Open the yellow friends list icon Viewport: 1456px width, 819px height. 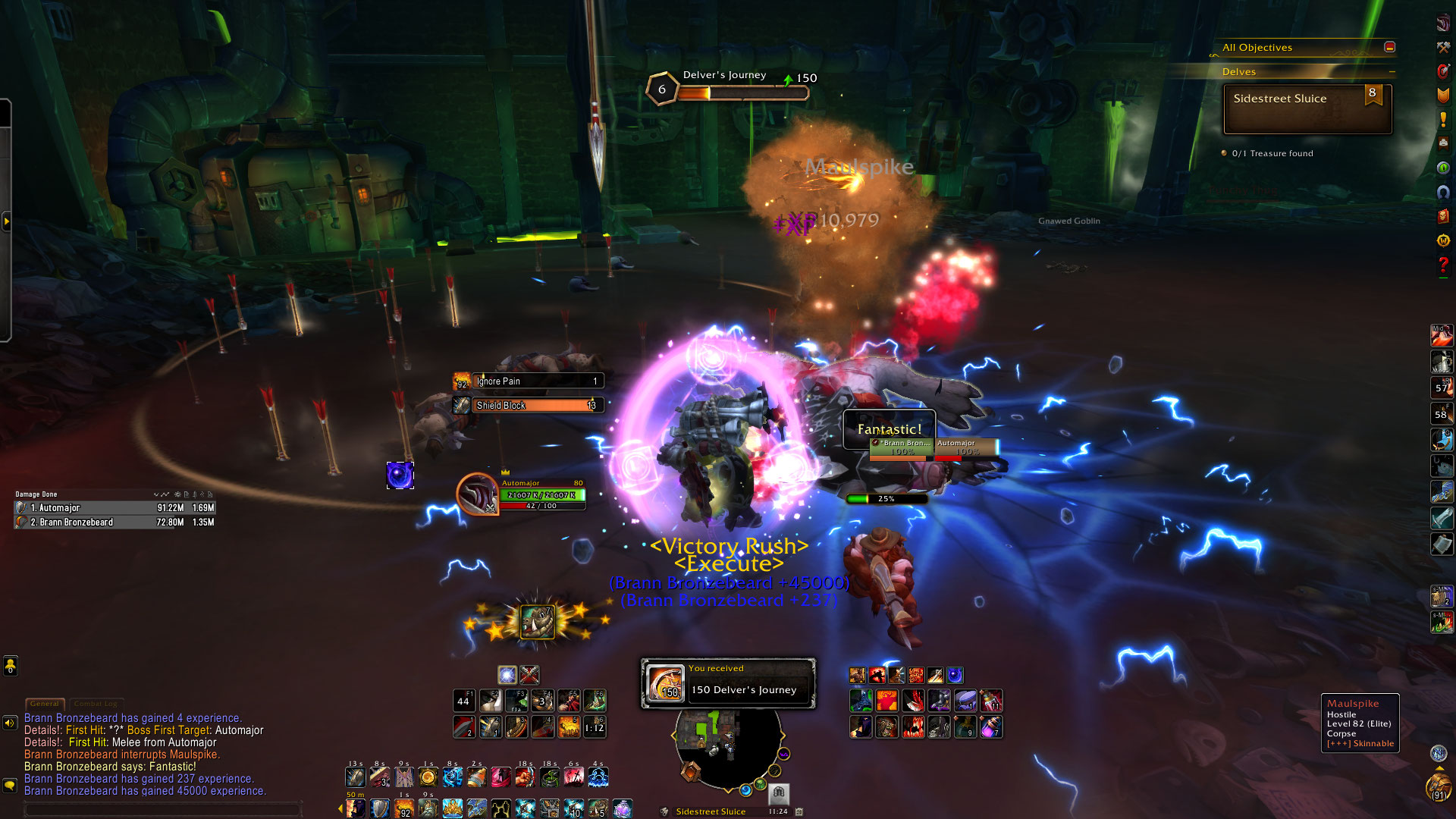11,666
